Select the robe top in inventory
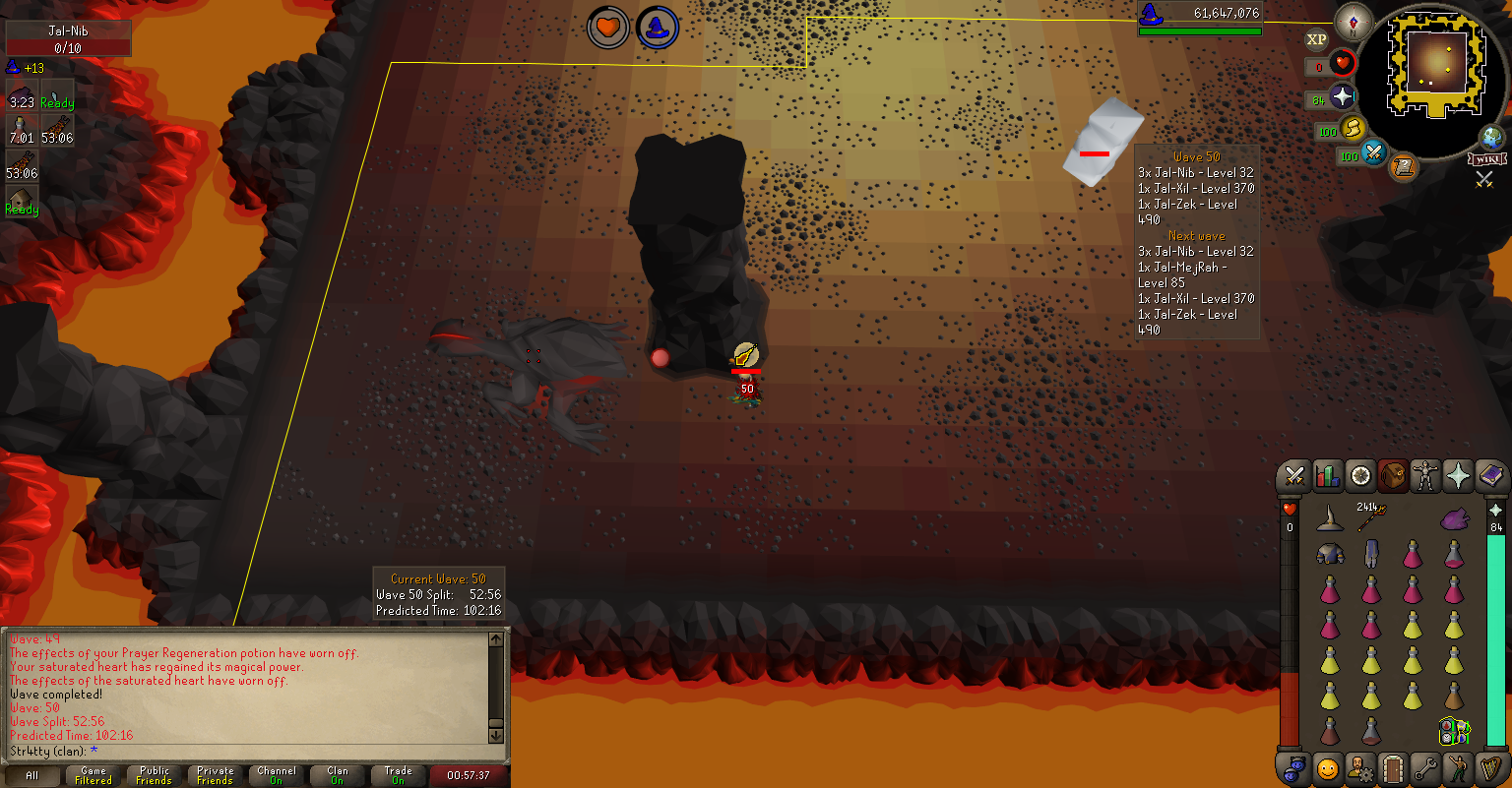Screen dimensions: 1512x788 (x=1330, y=555)
